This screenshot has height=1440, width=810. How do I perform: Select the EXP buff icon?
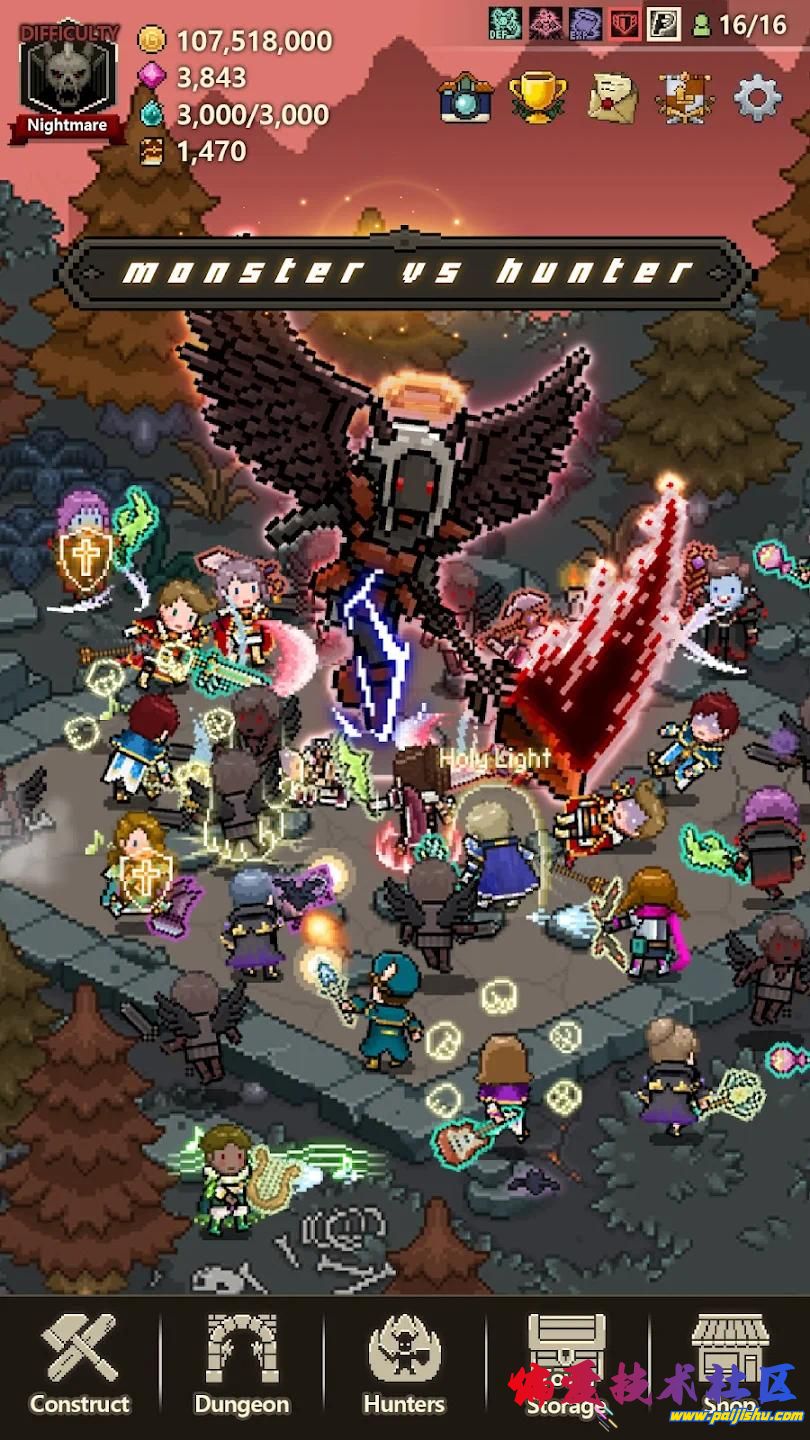[x=585, y=23]
